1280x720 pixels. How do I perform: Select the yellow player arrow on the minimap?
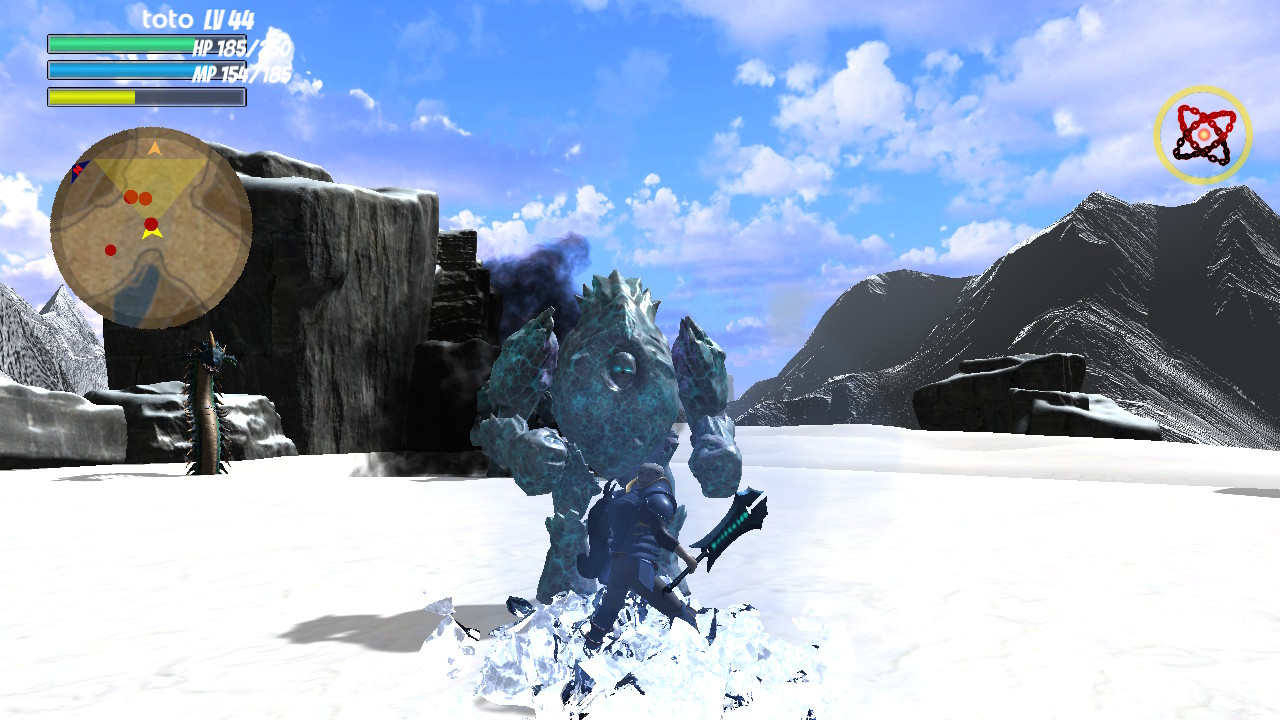152,235
